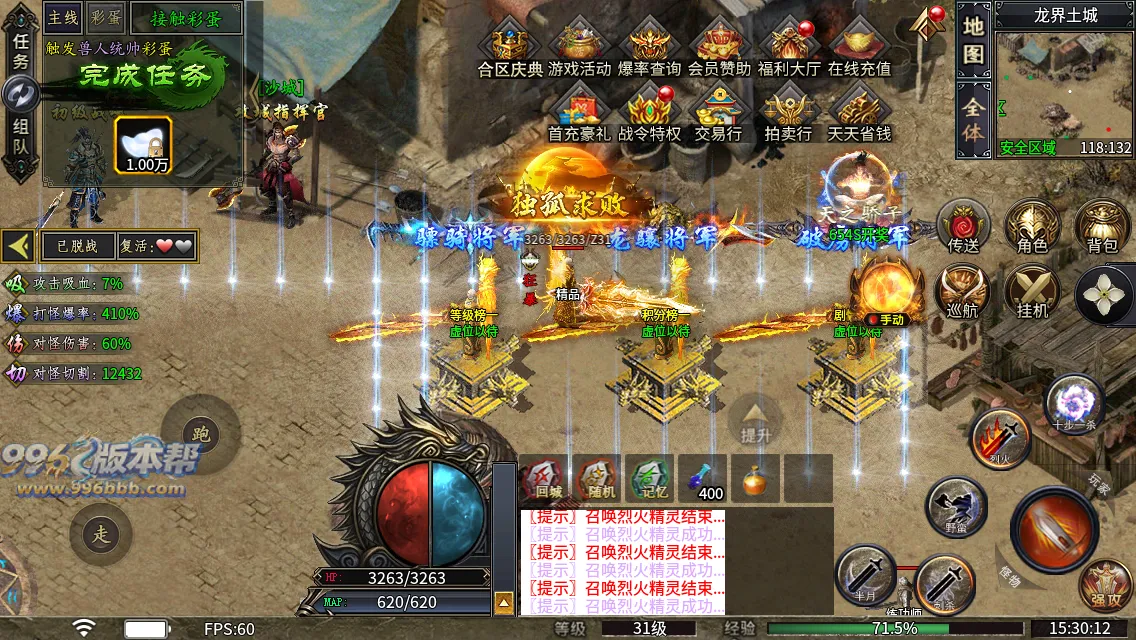Click the 完成任务 complete quest button
The image size is (1136, 640).
point(131,76)
